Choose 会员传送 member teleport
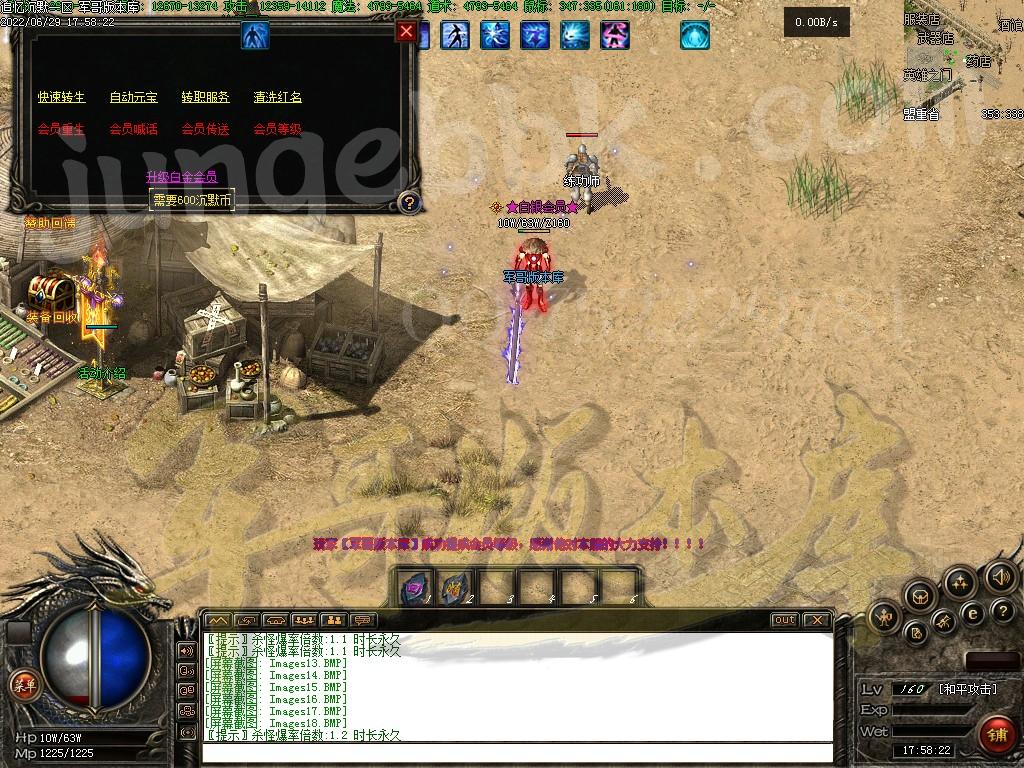 (x=205, y=129)
